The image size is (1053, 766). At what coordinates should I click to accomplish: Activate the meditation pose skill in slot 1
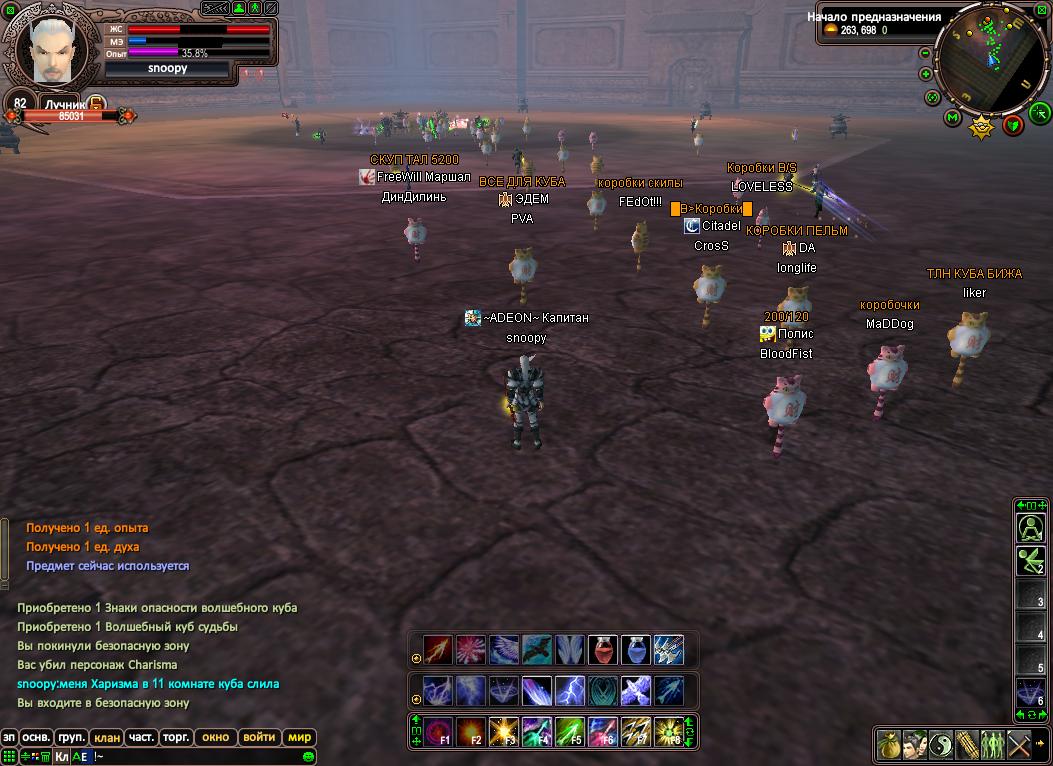click(x=1030, y=527)
